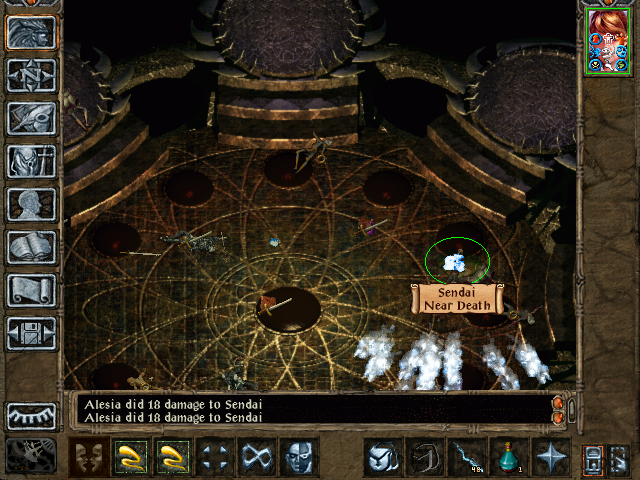
Task: Click the helmet icon on action bar
Action: coord(383,457)
